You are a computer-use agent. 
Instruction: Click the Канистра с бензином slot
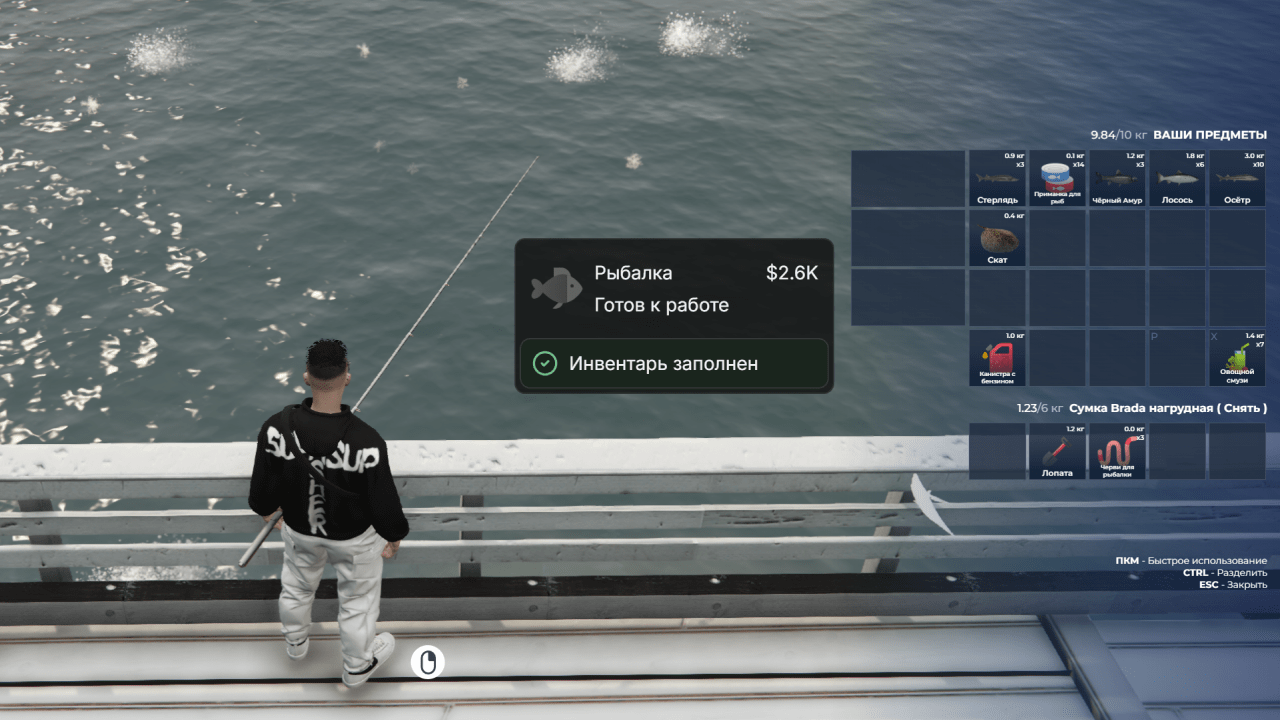click(x=997, y=358)
